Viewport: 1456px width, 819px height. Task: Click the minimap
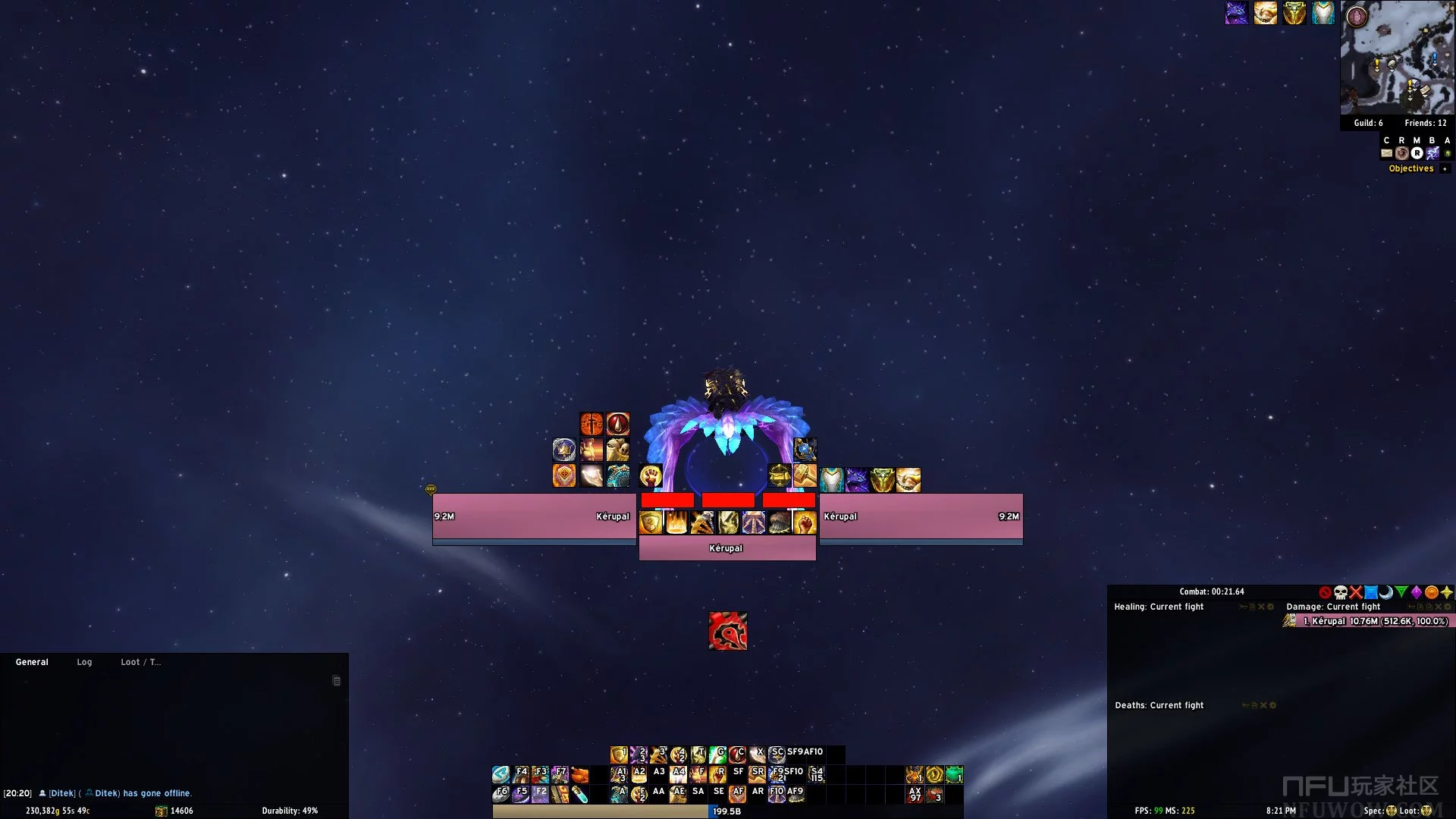[1397, 58]
